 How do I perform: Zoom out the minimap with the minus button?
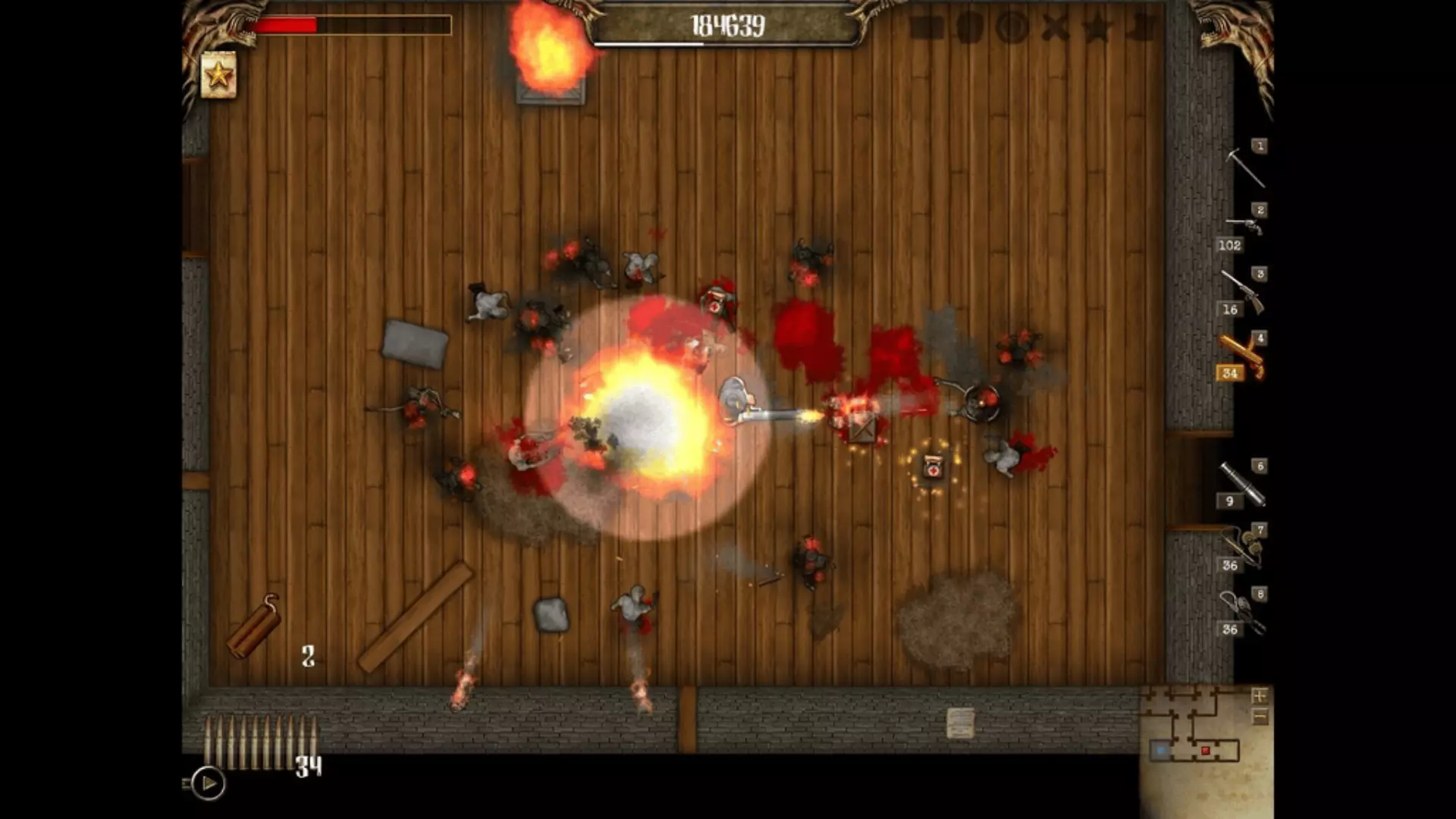[1259, 716]
